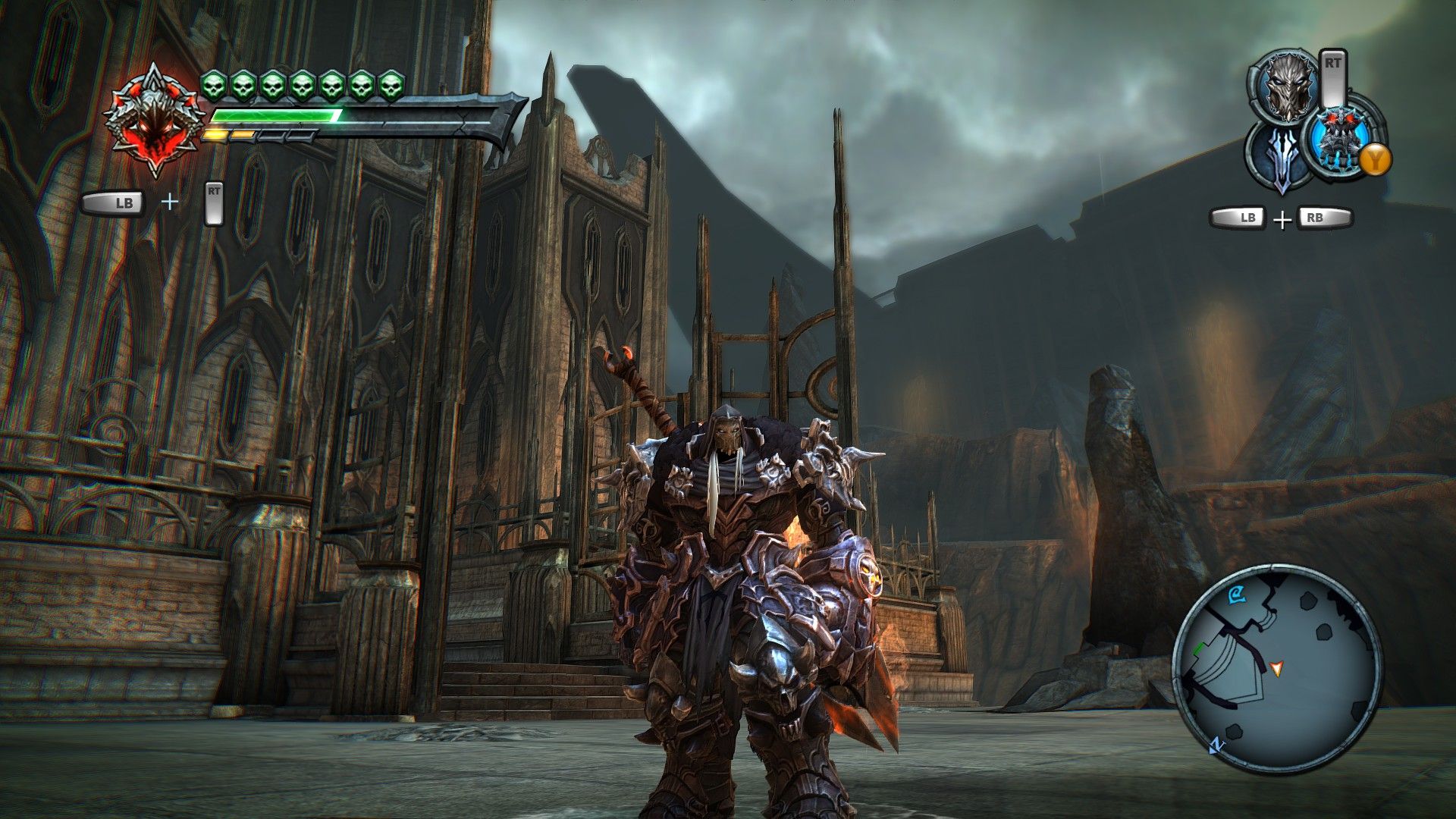Click the plus between LB and RB

click(1282, 219)
